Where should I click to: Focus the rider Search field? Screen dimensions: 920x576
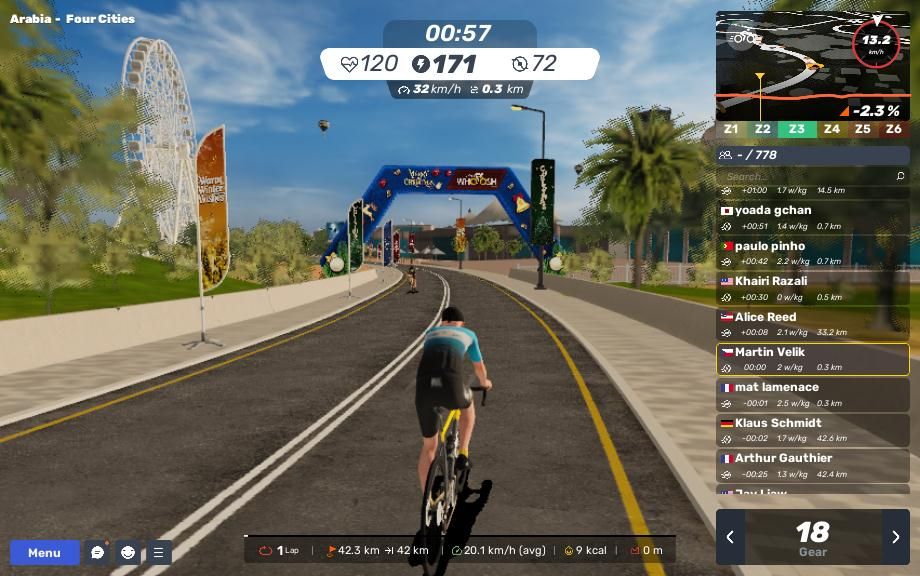[x=805, y=176]
